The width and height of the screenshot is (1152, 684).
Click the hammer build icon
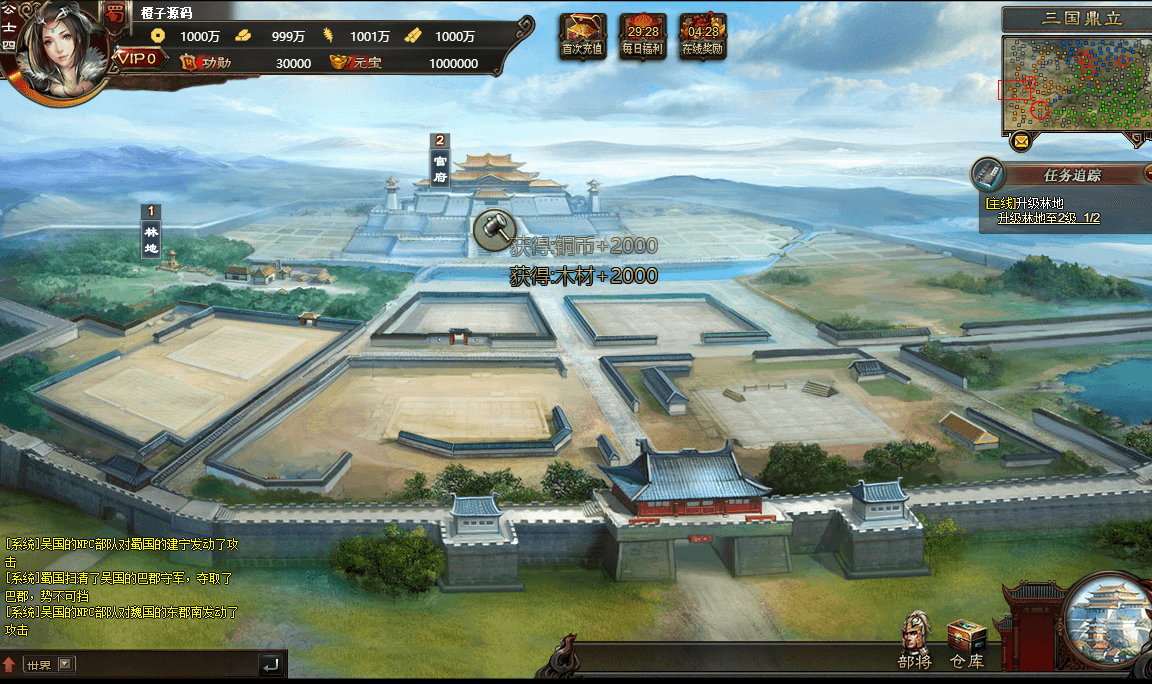(492, 229)
